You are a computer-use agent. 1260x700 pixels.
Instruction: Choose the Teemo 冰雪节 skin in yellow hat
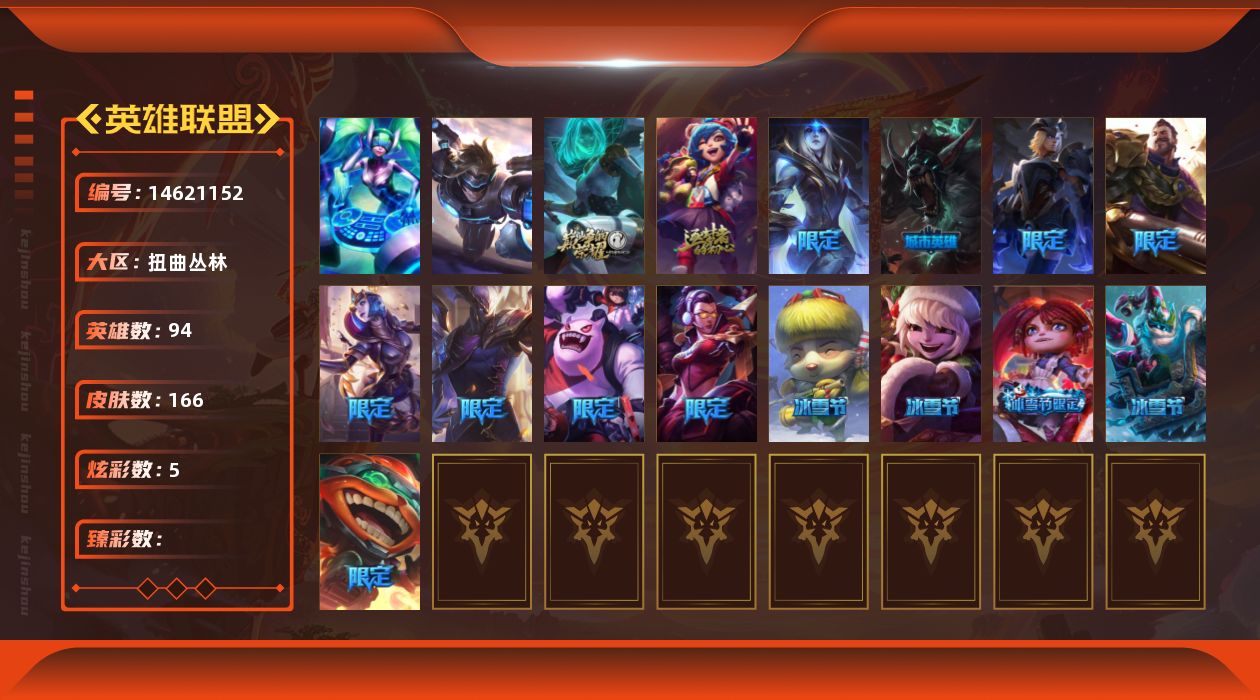[818, 364]
